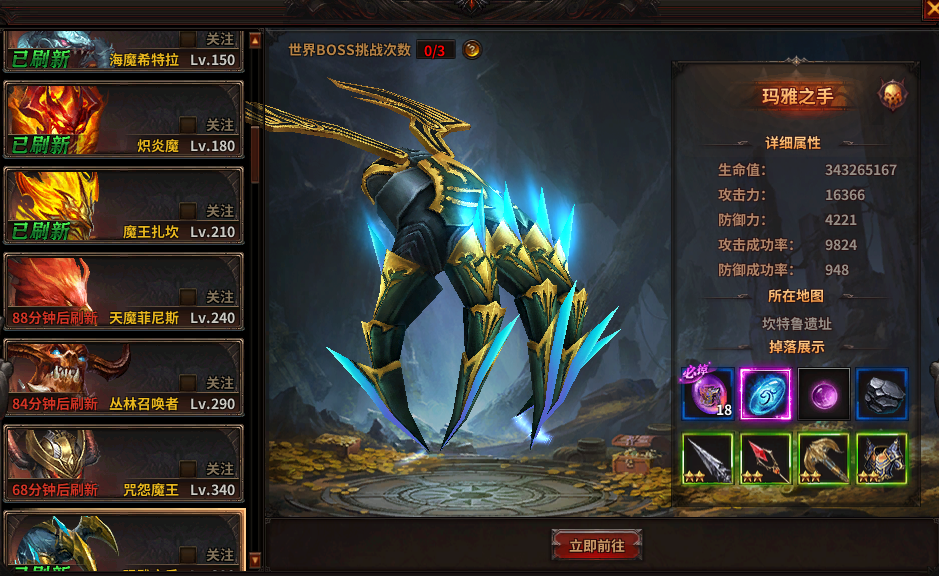Close the boss panel window
The height and width of the screenshot is (576, 939).
[930, 9]
